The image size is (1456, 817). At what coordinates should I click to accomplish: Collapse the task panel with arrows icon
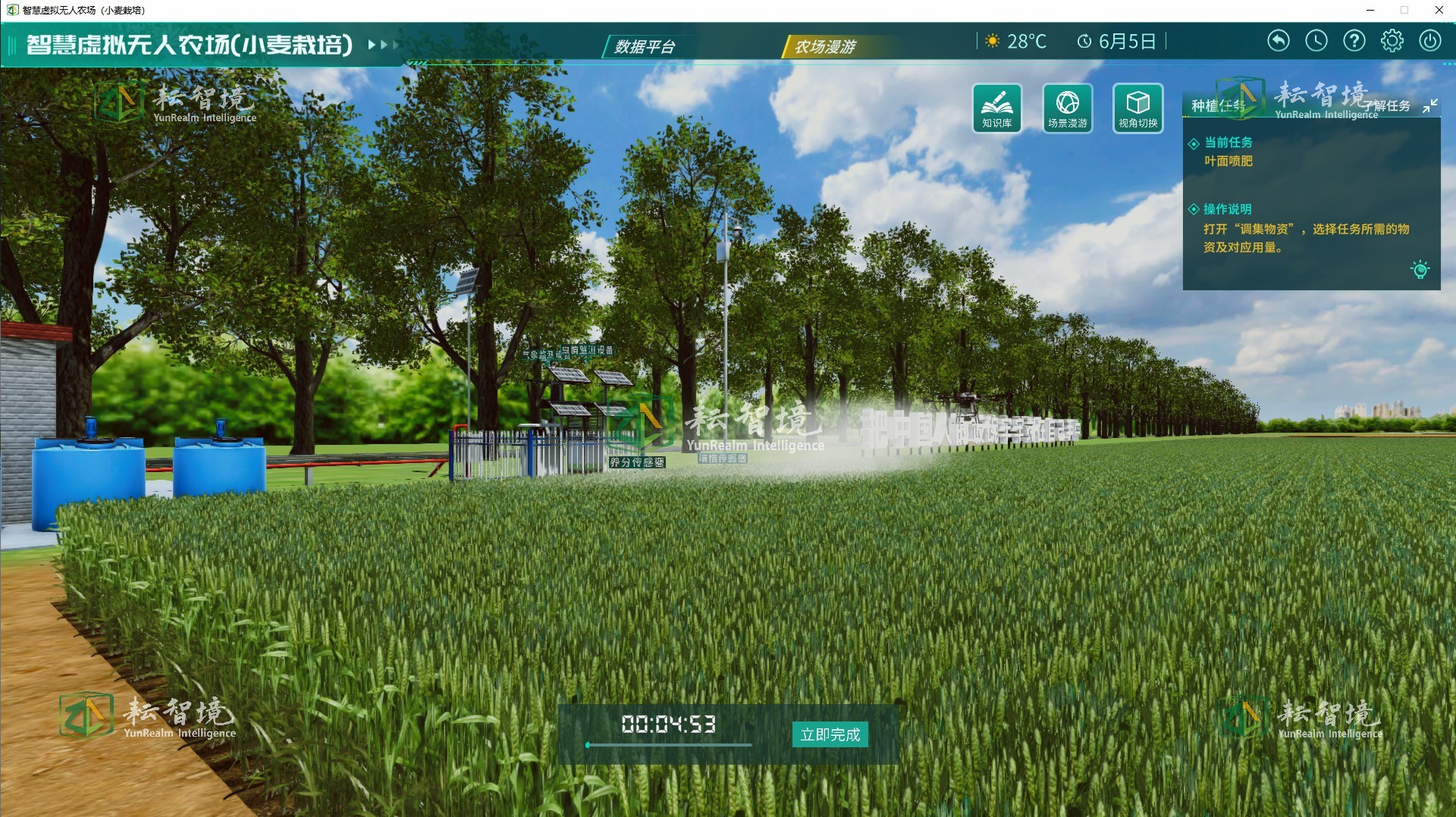[x=1429, y=106]
